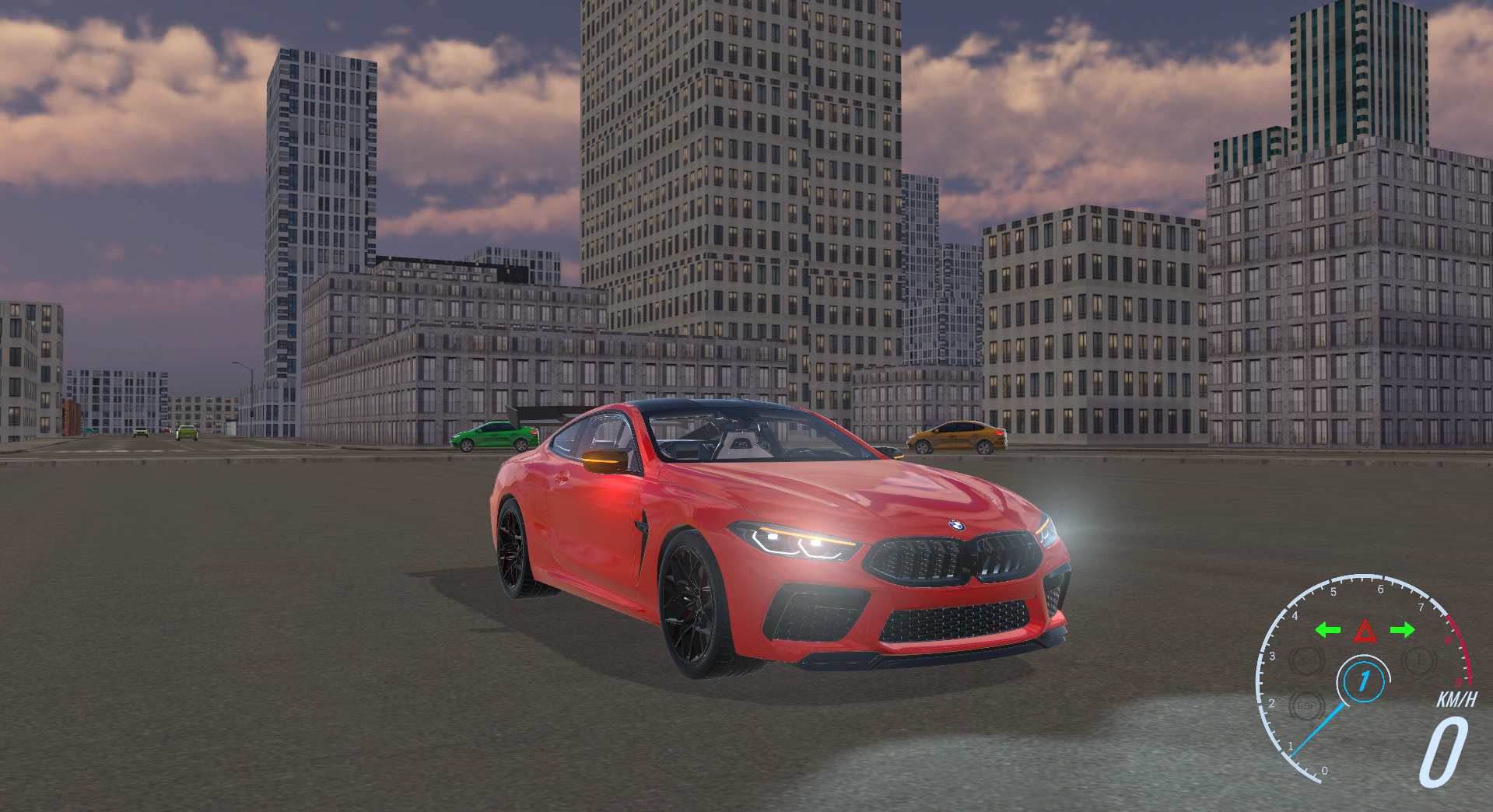Click the 0 mark at dial bottom
The width and height of the screenshot is (1493, 812).
click(x=1324, y=771)
